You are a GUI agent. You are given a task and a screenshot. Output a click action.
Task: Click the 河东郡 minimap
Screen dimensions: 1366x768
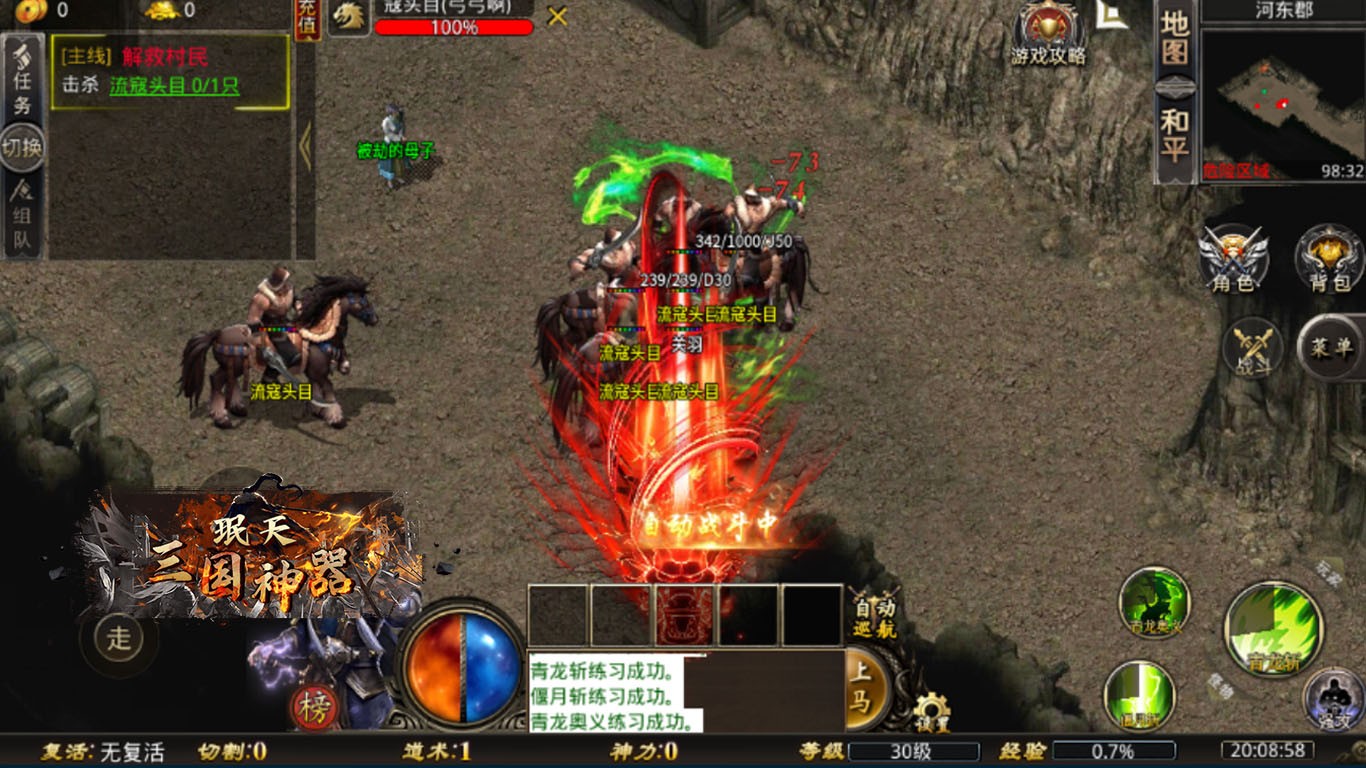(x=1282, y=104)
